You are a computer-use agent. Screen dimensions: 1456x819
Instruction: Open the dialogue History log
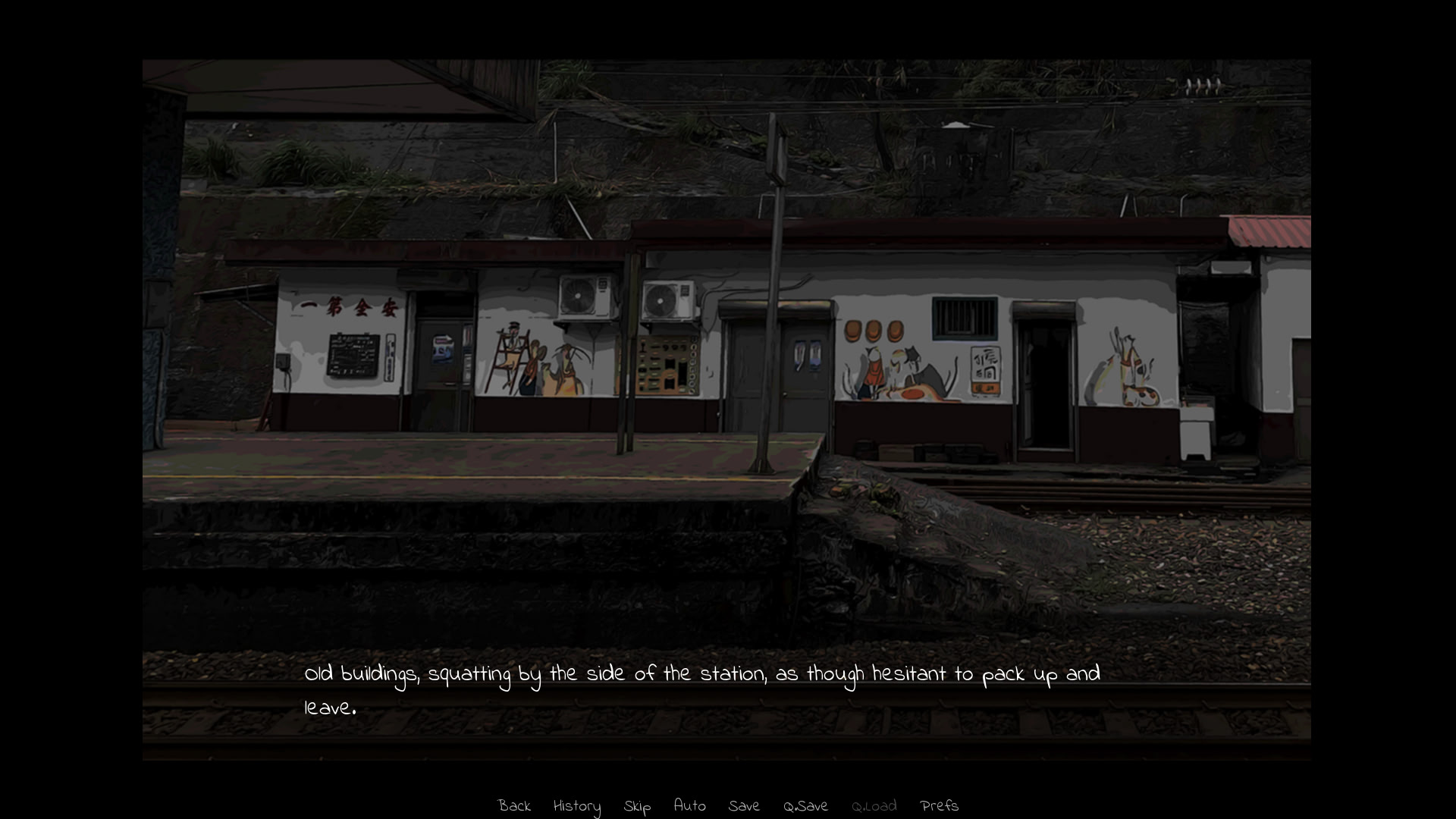(x=577, y=806)
